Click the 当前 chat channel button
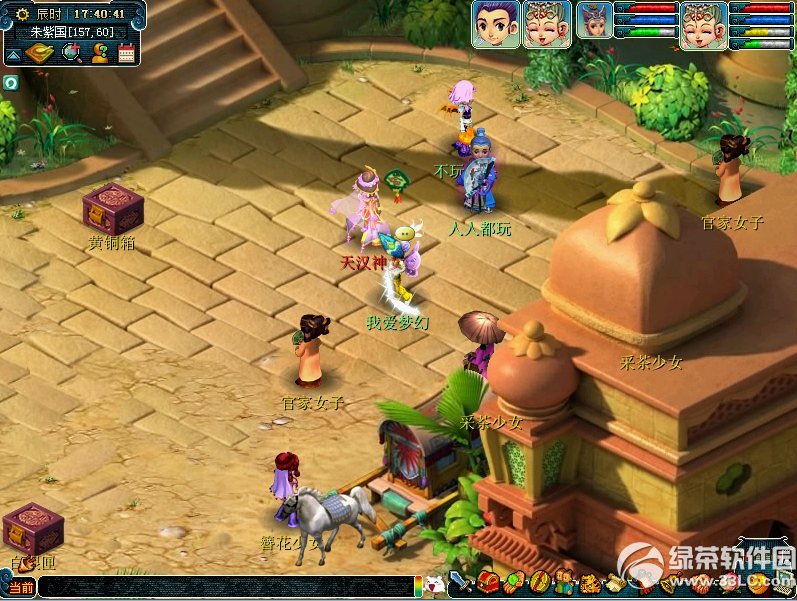 pyautogui.click(x=20, y=588)
